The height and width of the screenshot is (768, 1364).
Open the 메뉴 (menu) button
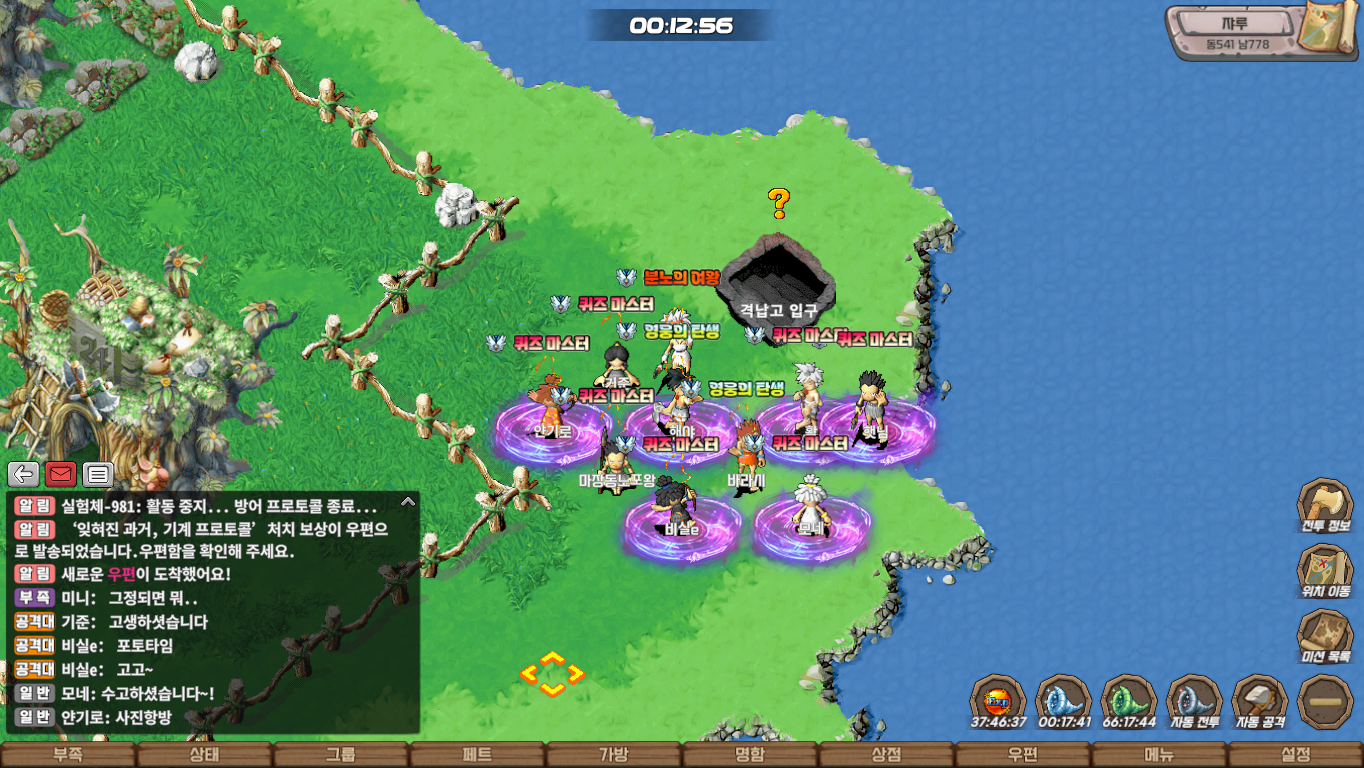pos(1158,755)
